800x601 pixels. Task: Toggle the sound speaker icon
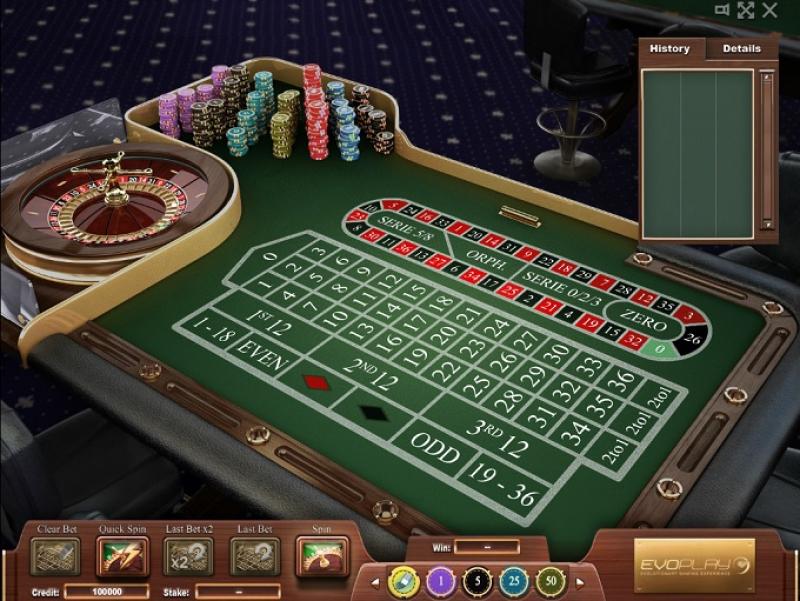[722, 10]
